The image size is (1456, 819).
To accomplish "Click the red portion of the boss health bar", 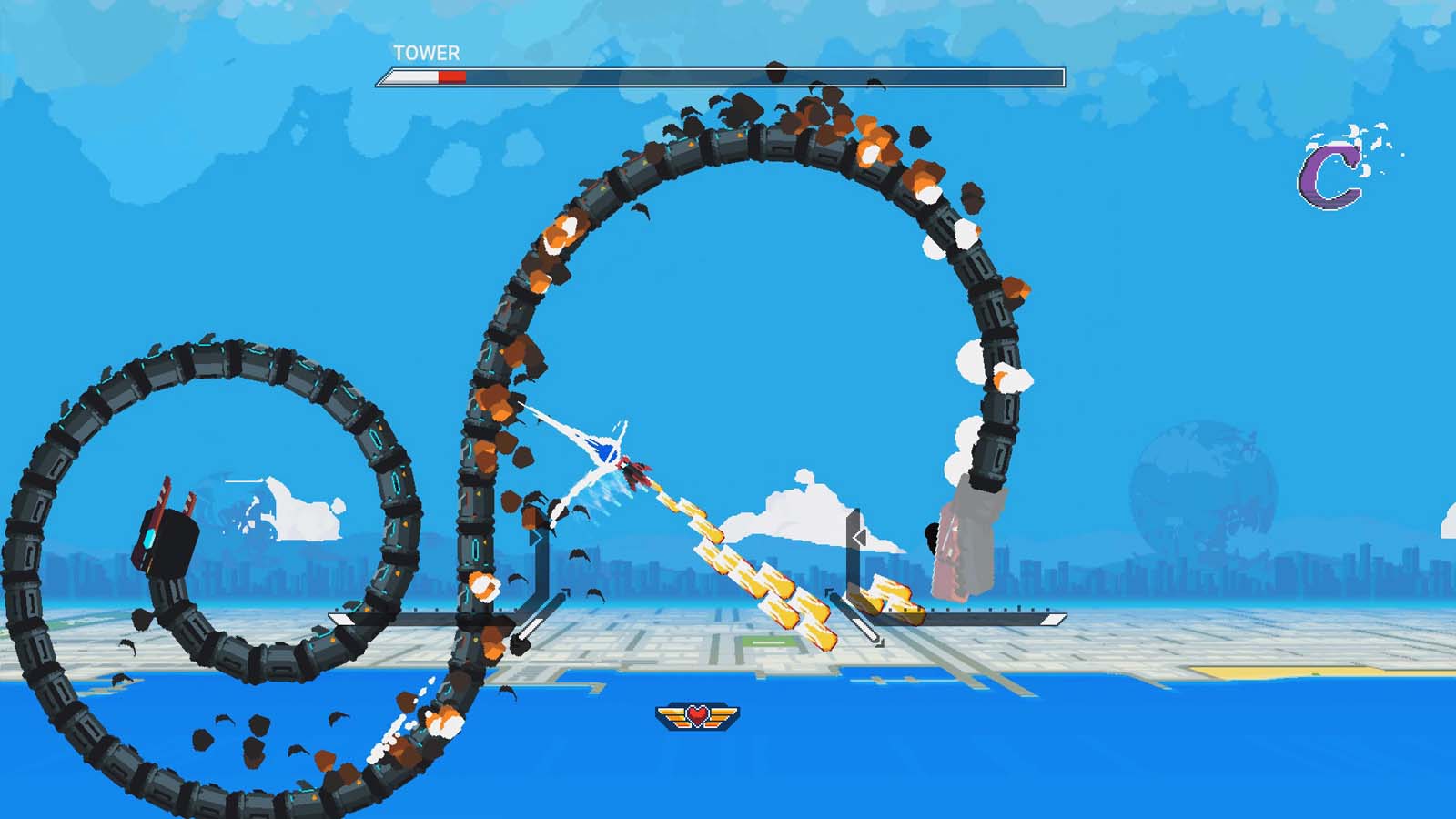I will click(452, 77).
